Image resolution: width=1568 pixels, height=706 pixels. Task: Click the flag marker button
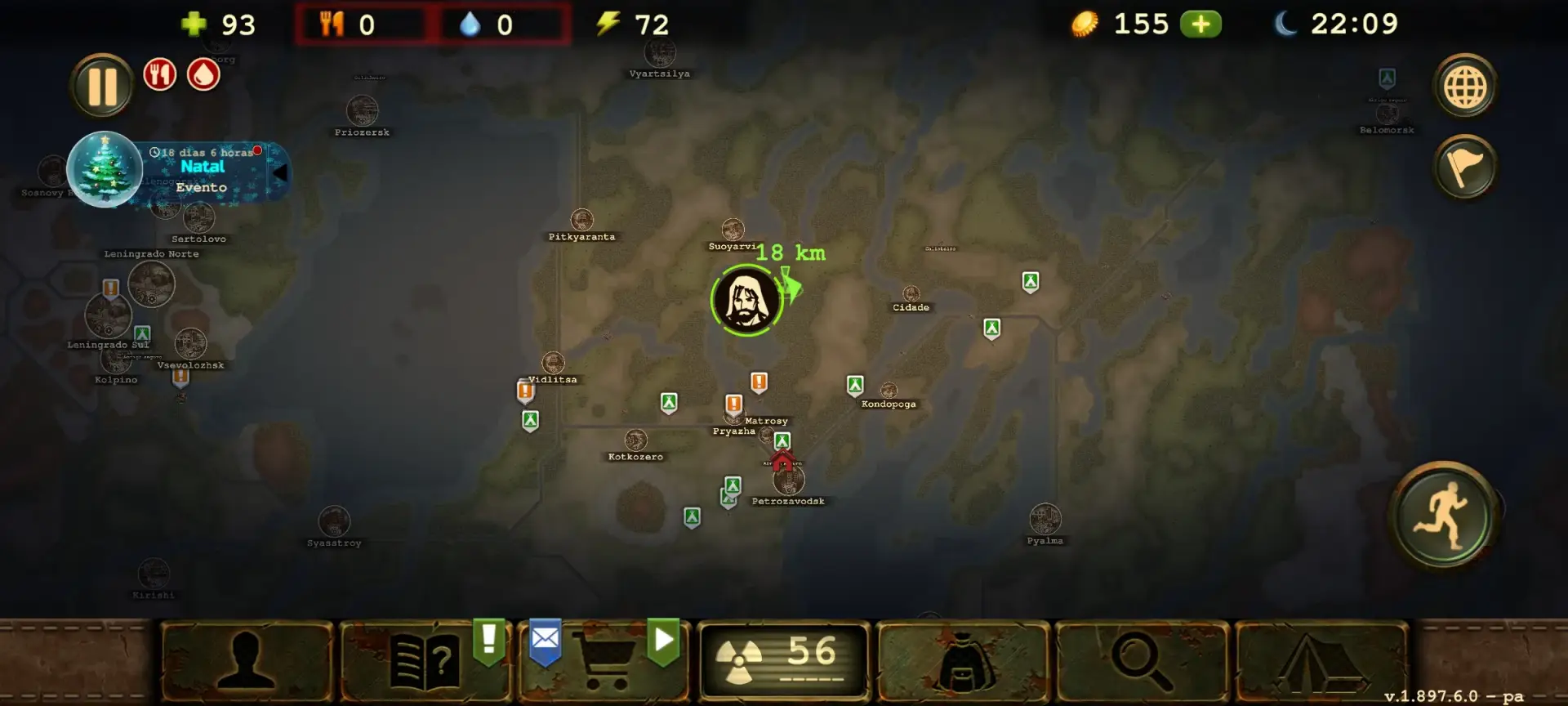tap(1465, 168)
